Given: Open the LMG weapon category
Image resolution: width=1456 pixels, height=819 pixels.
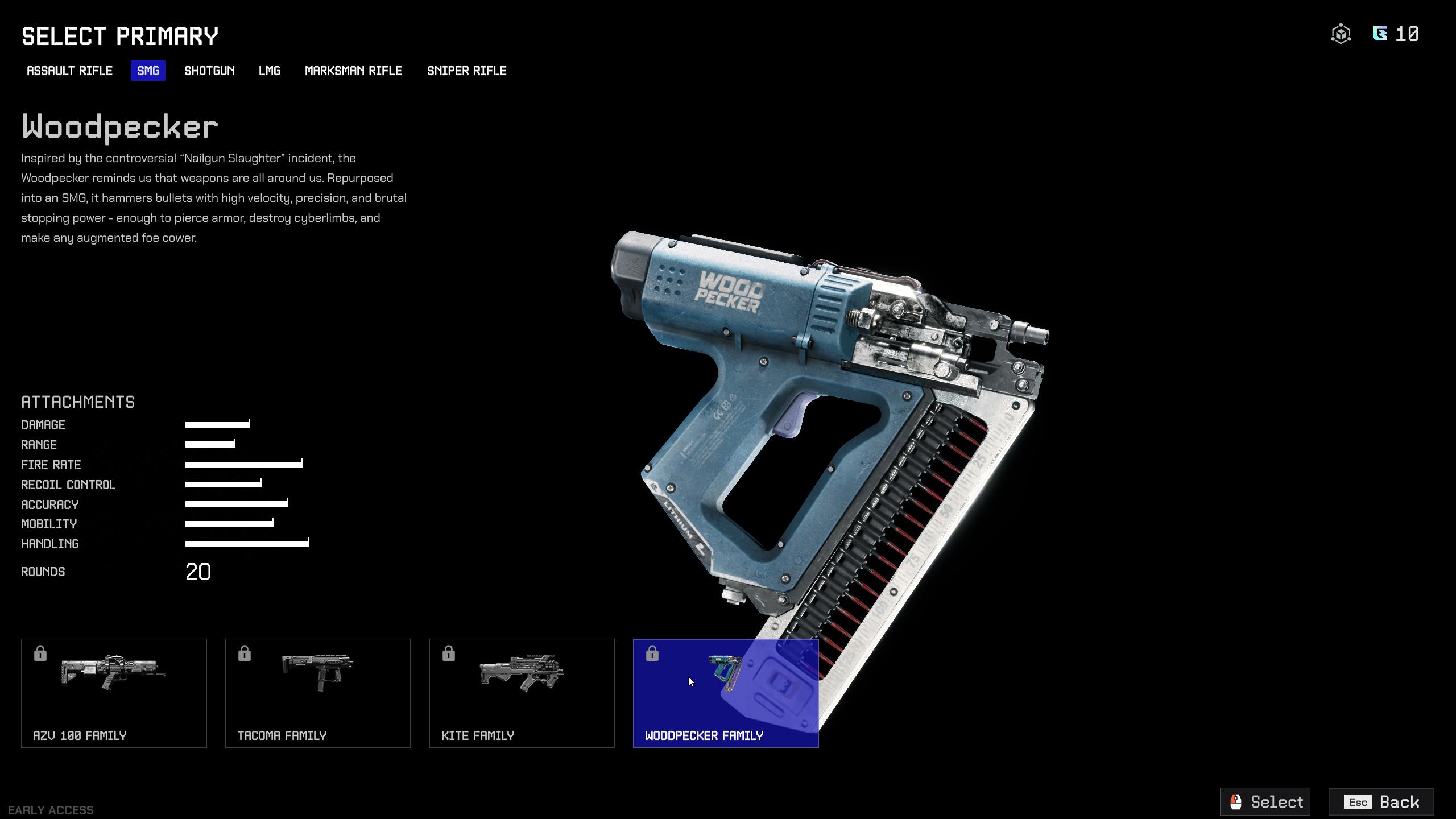Looking at the screenshot, I should pyautogui.click(x=270, y=71).
